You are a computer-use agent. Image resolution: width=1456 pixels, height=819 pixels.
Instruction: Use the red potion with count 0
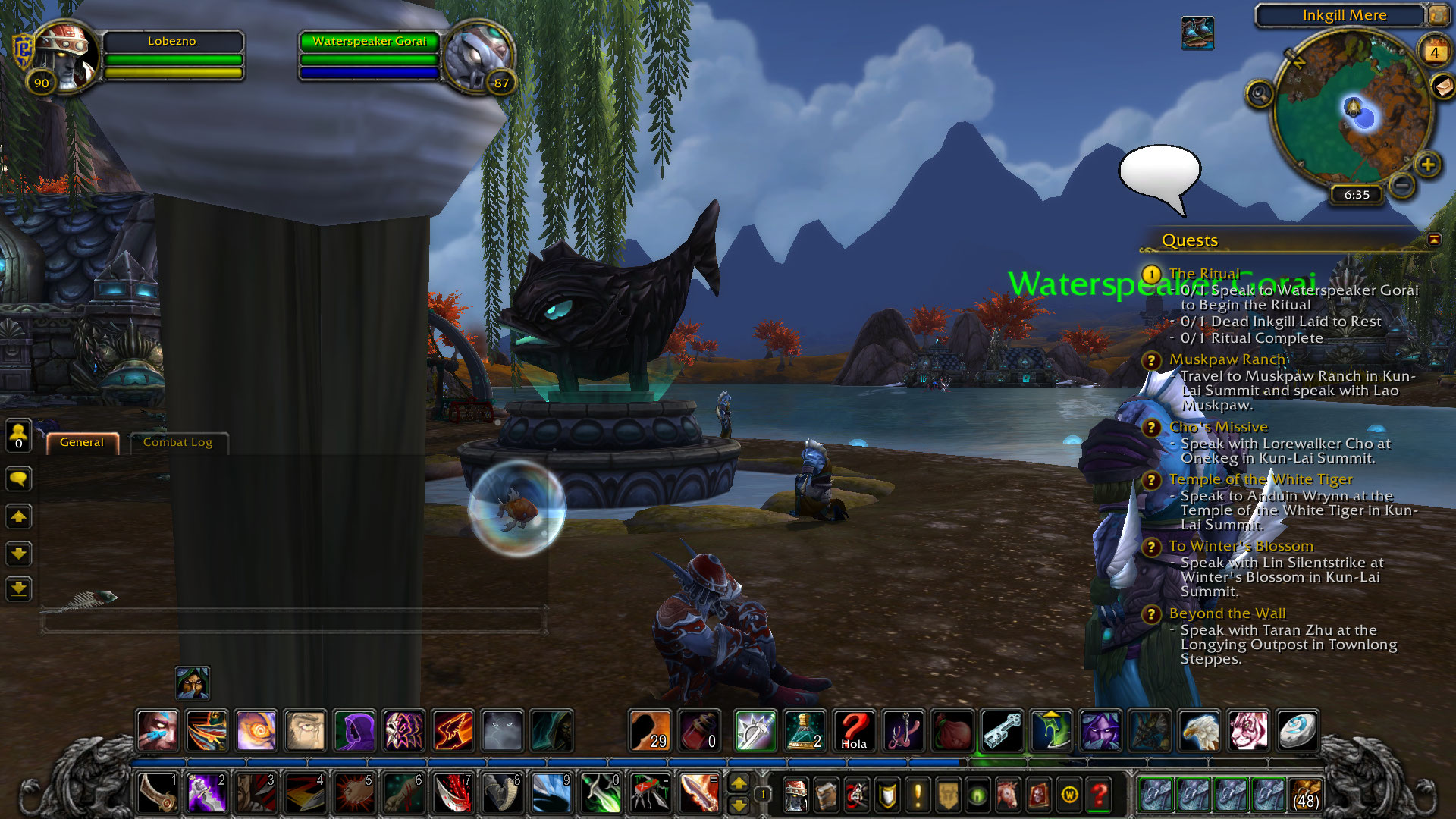tap(699, 730)
